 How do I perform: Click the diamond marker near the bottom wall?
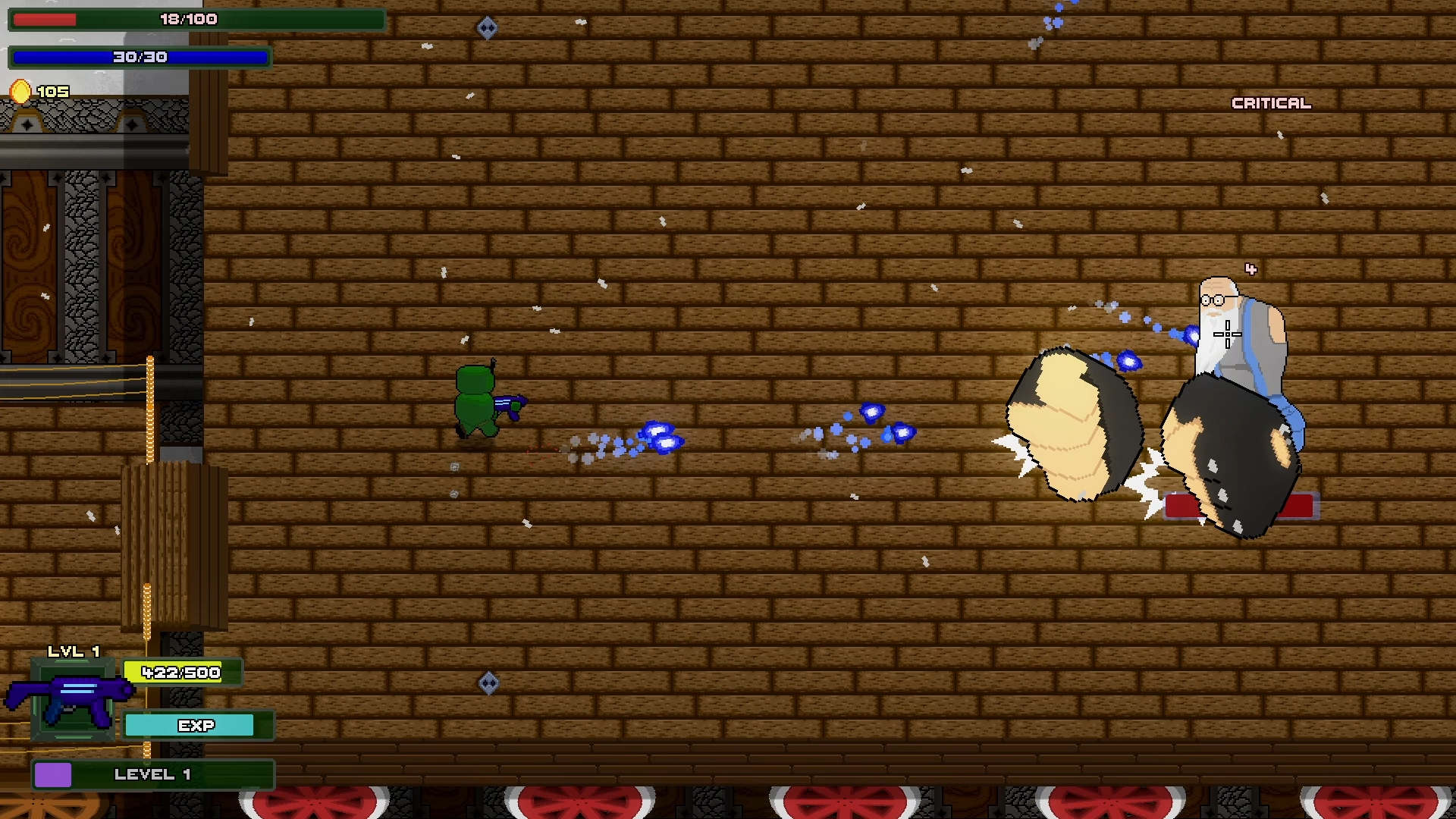488,683
